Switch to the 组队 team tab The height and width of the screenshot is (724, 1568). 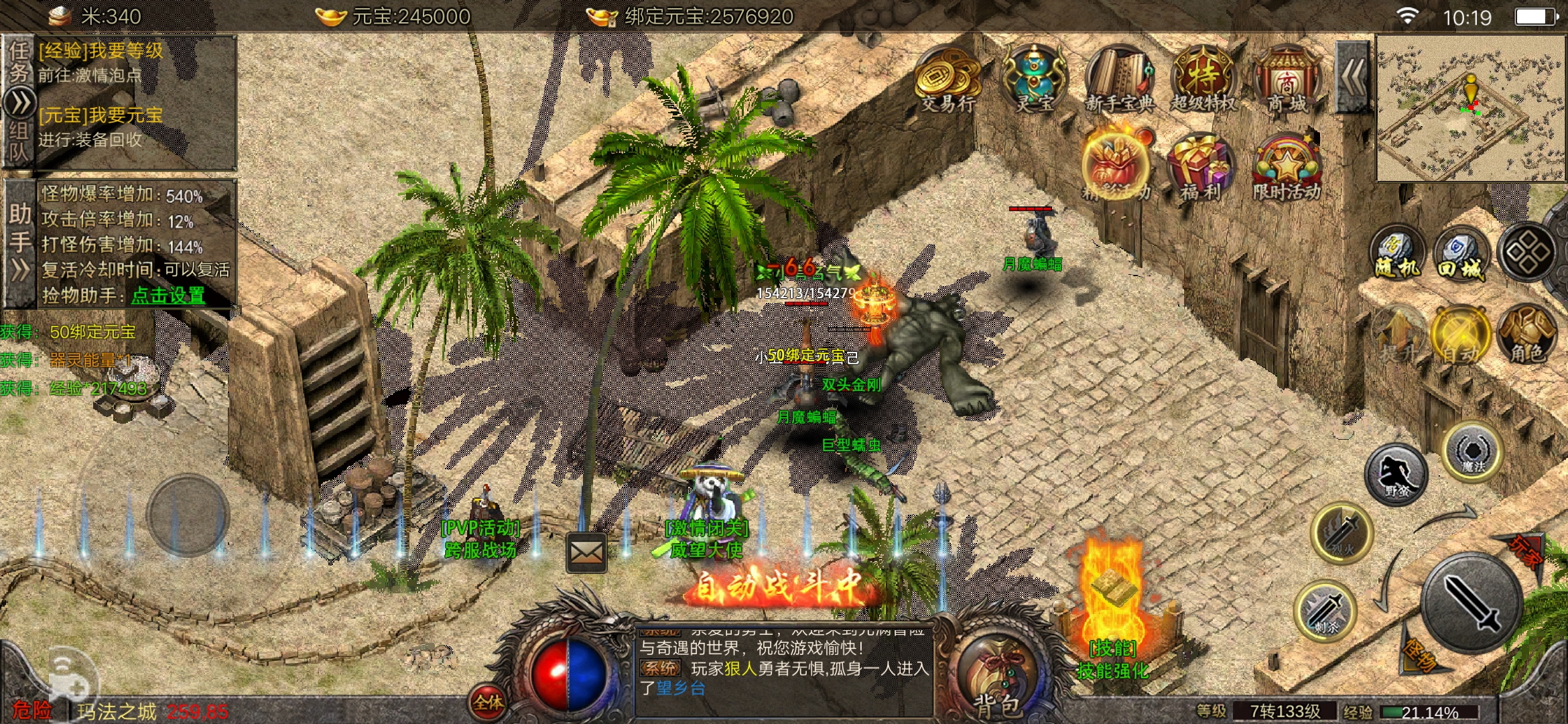click(x=19, y=142)
